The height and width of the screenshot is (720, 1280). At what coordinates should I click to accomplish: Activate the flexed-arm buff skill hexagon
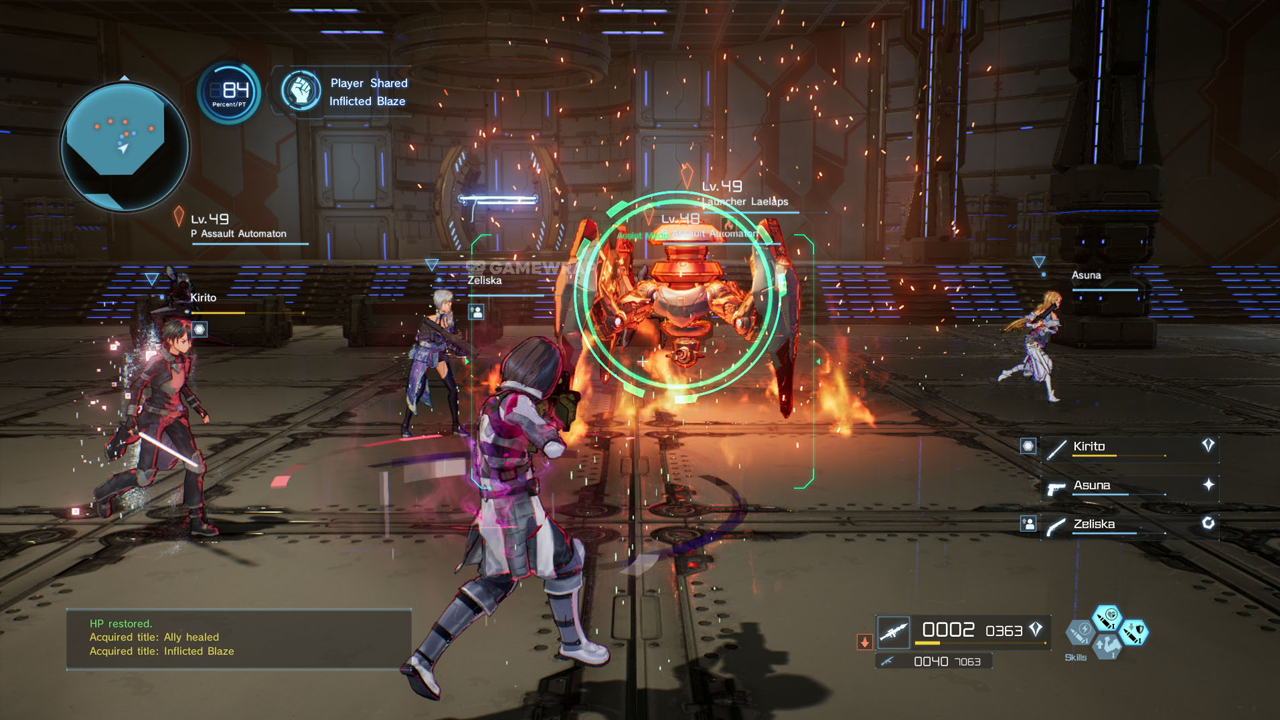click(x=1106, y=646)
